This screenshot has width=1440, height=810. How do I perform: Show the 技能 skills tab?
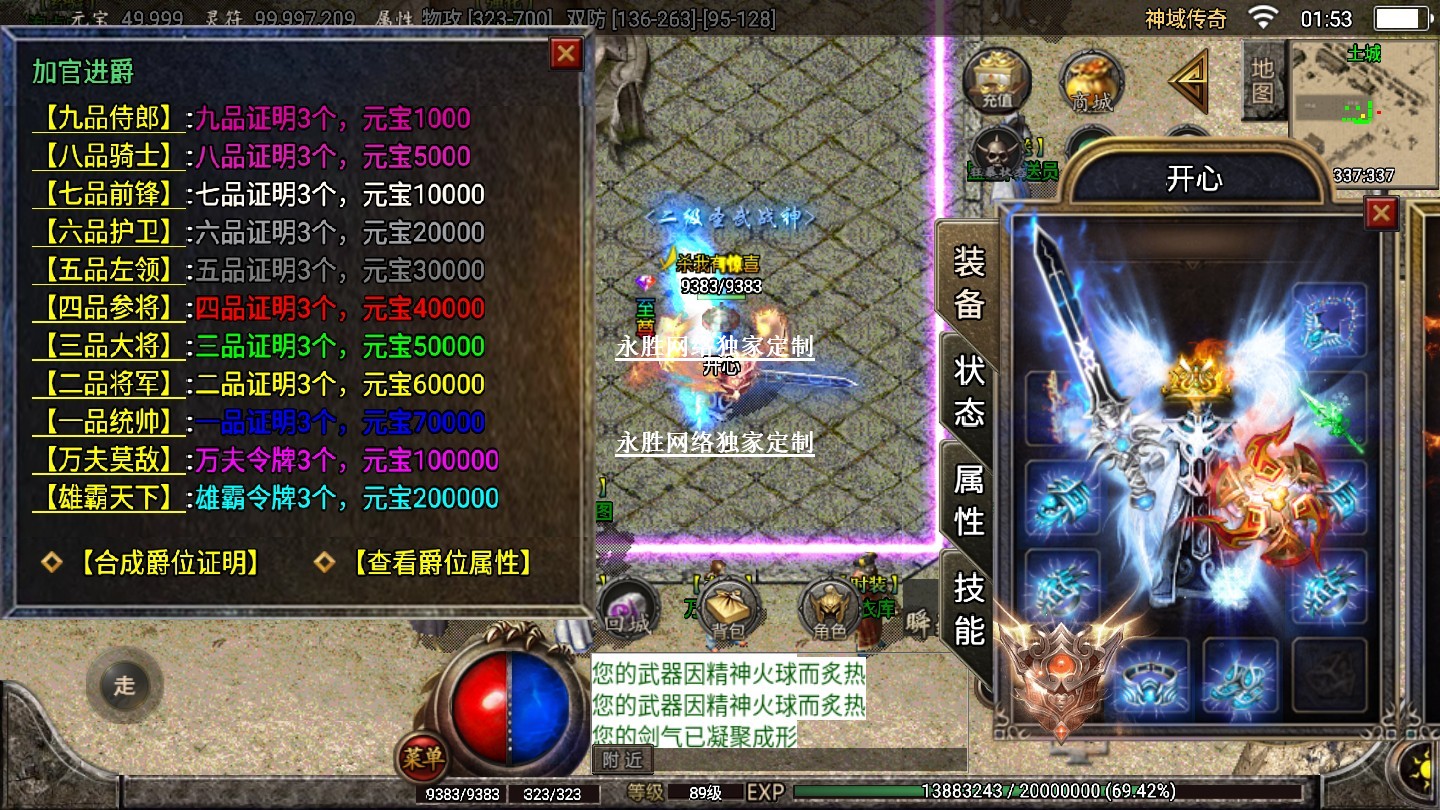(x=968, y=608)
